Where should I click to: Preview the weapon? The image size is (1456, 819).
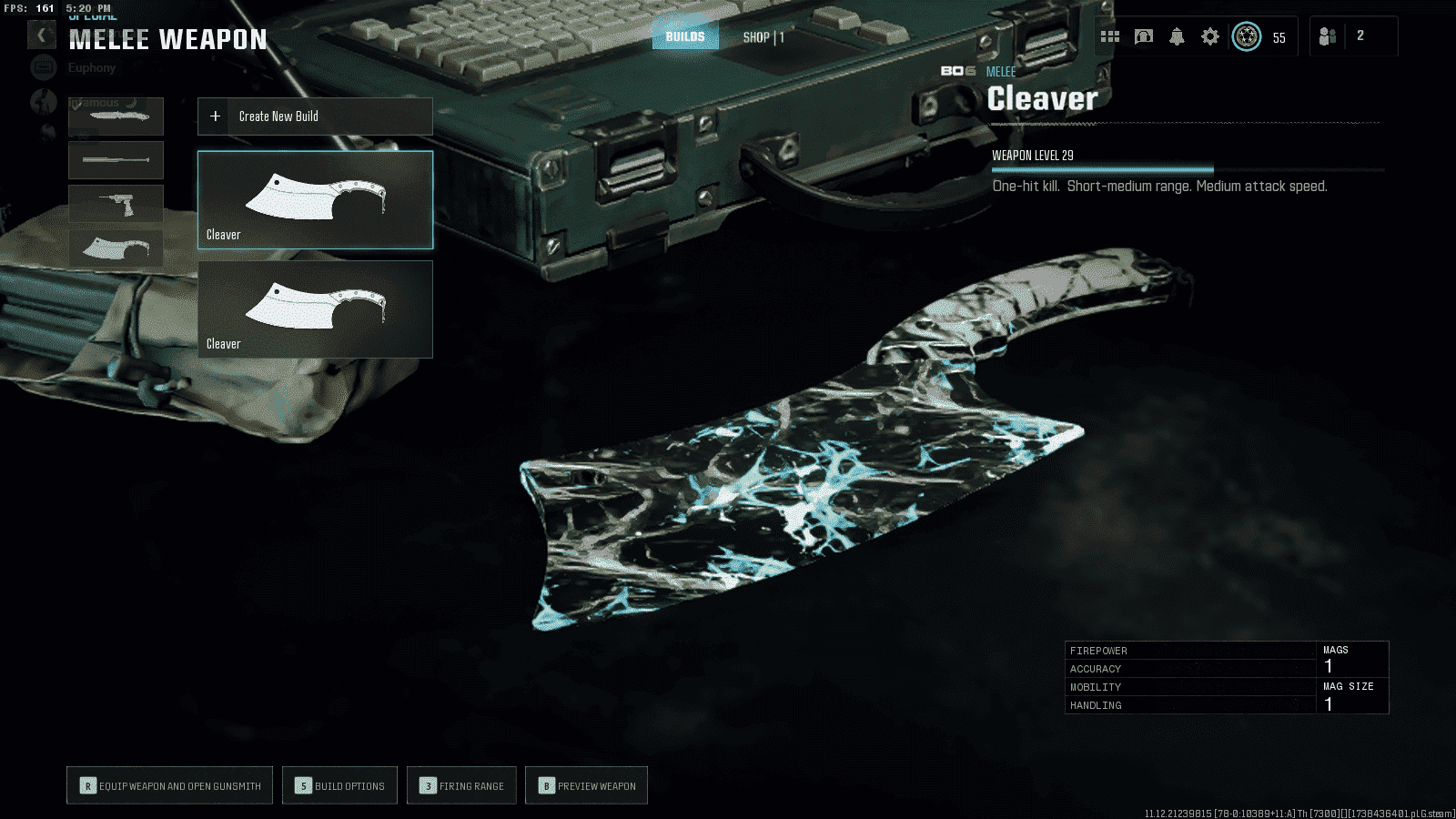586,785
